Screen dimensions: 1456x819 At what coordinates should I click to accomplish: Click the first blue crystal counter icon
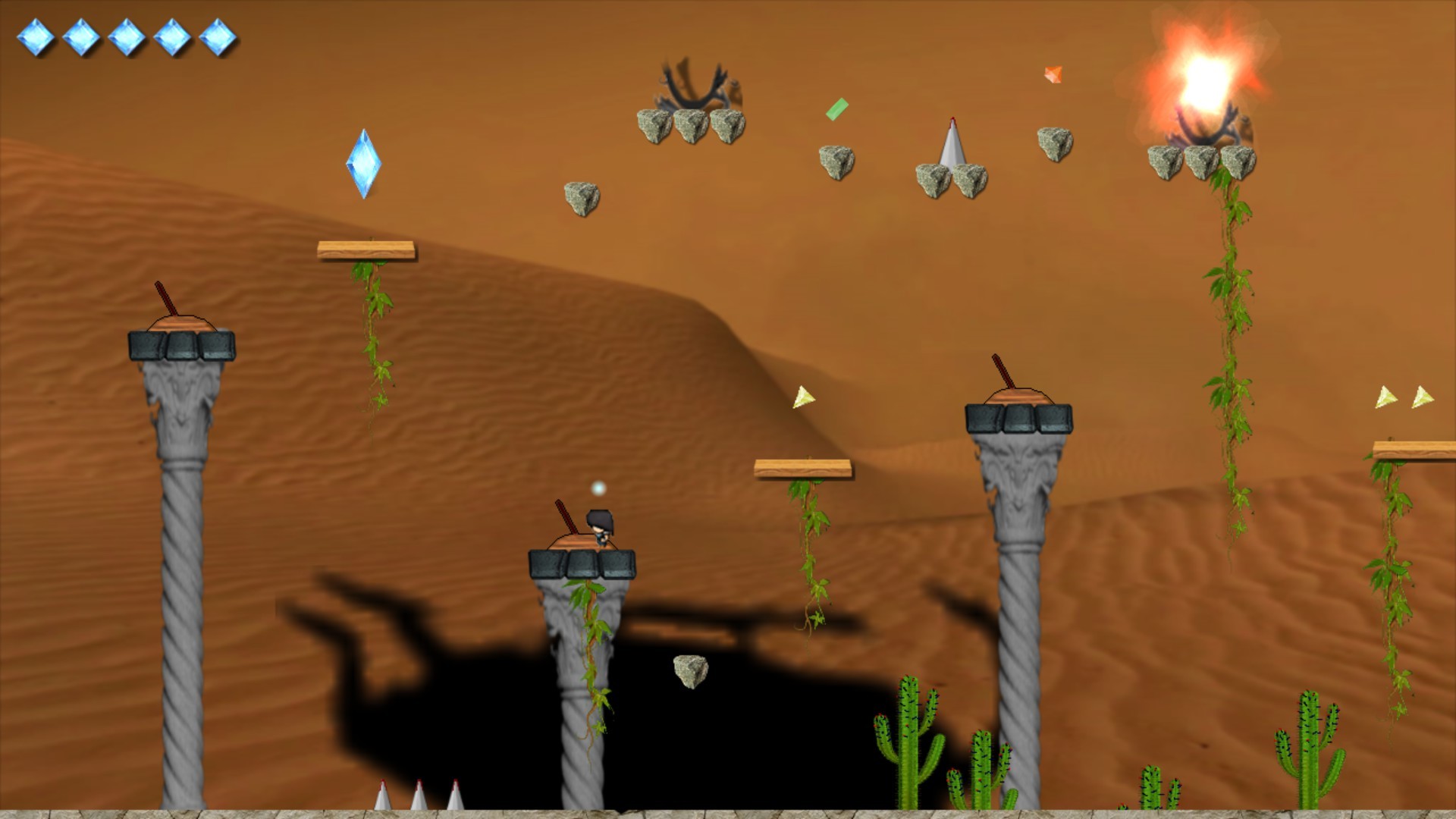point(34,36)
